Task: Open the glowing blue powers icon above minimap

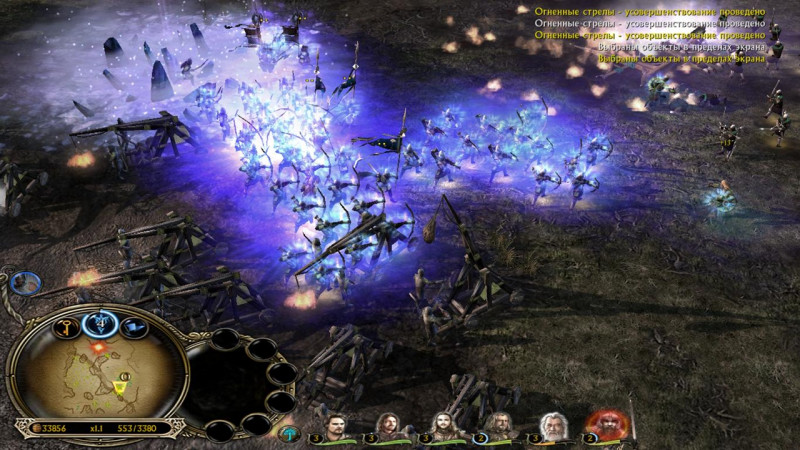Action: click(101, 321)
